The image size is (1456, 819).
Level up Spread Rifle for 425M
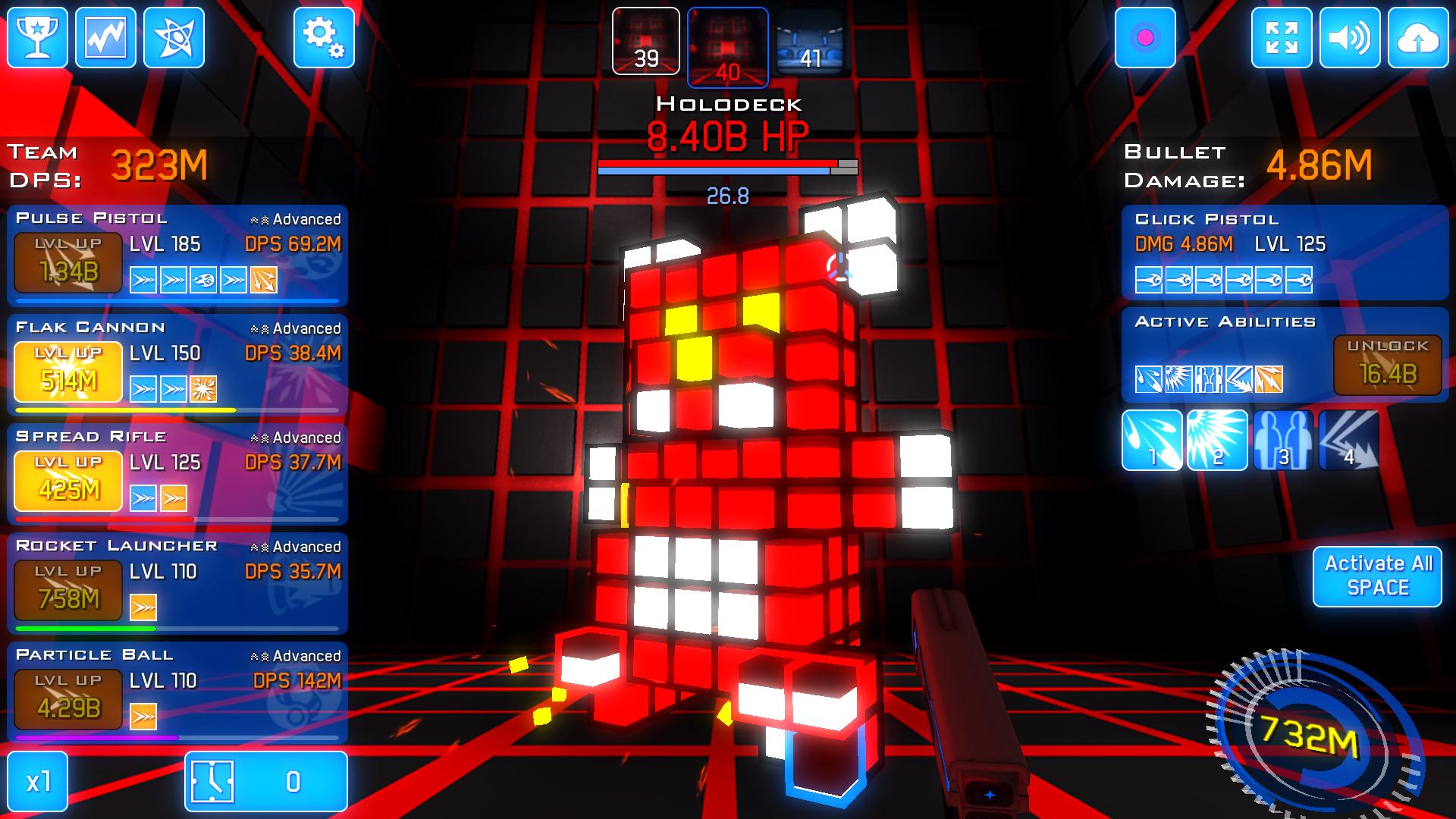click(68, 481)
